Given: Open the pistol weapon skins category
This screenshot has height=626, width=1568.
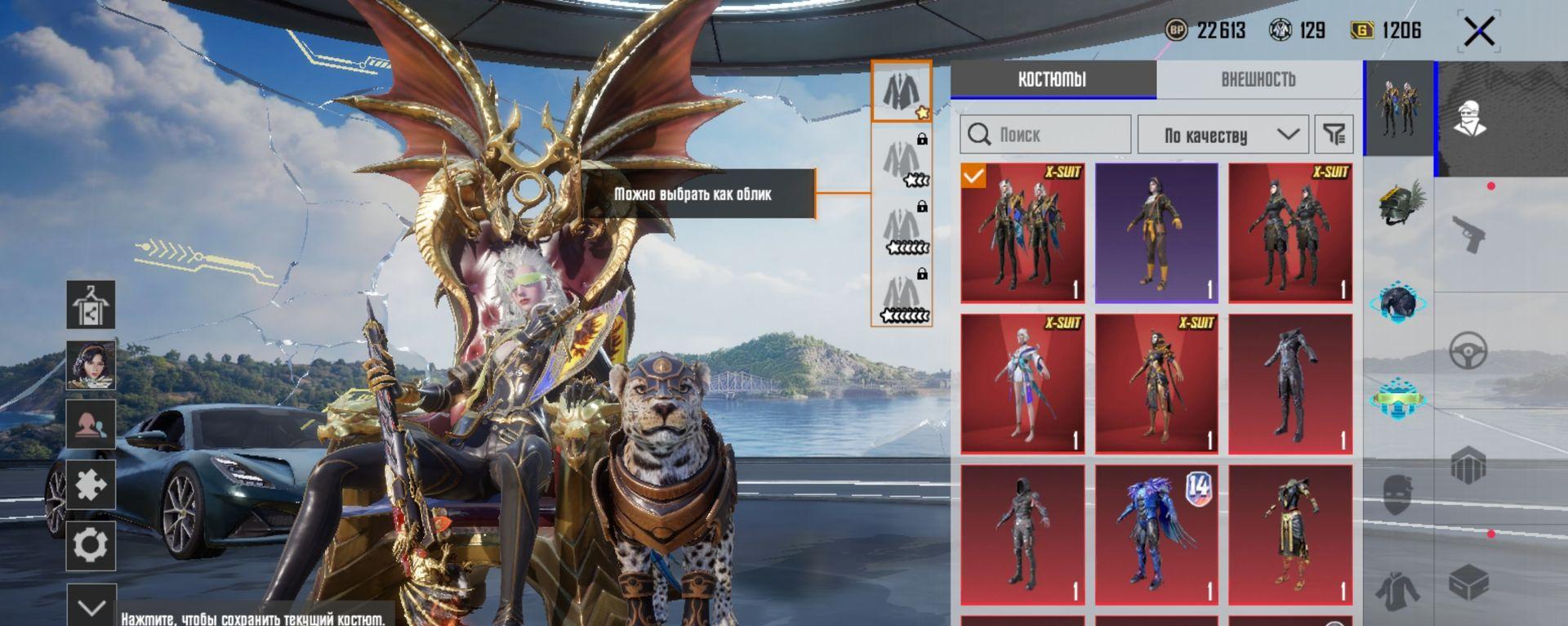Looking at the screenshot, I should 1468,235.
